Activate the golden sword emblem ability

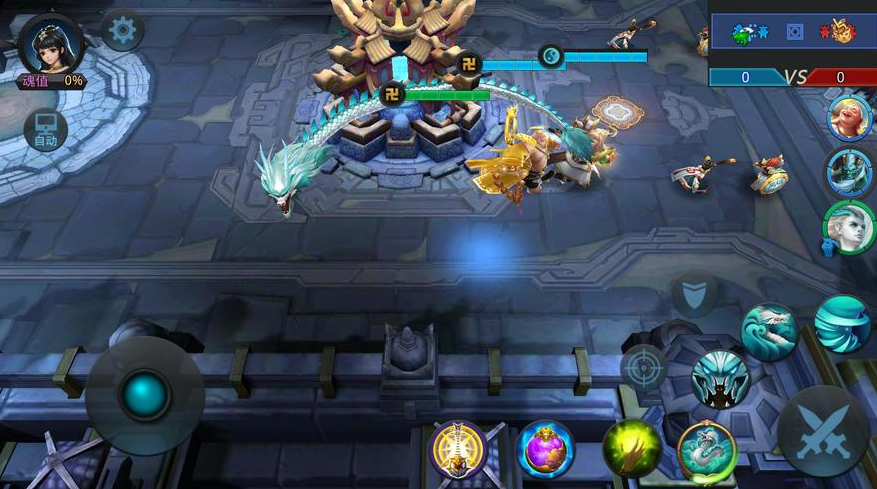pyautogui.click(x=458, y=449)
